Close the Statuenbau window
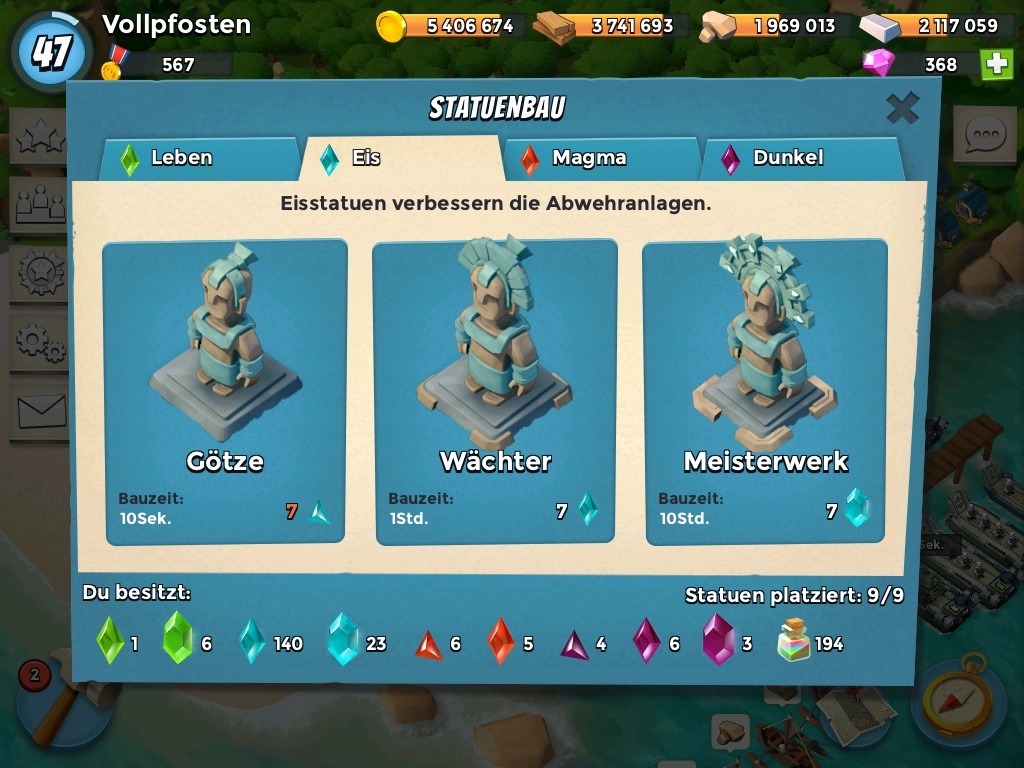Viewport: 1024px width, 768px height. [902, 108]
